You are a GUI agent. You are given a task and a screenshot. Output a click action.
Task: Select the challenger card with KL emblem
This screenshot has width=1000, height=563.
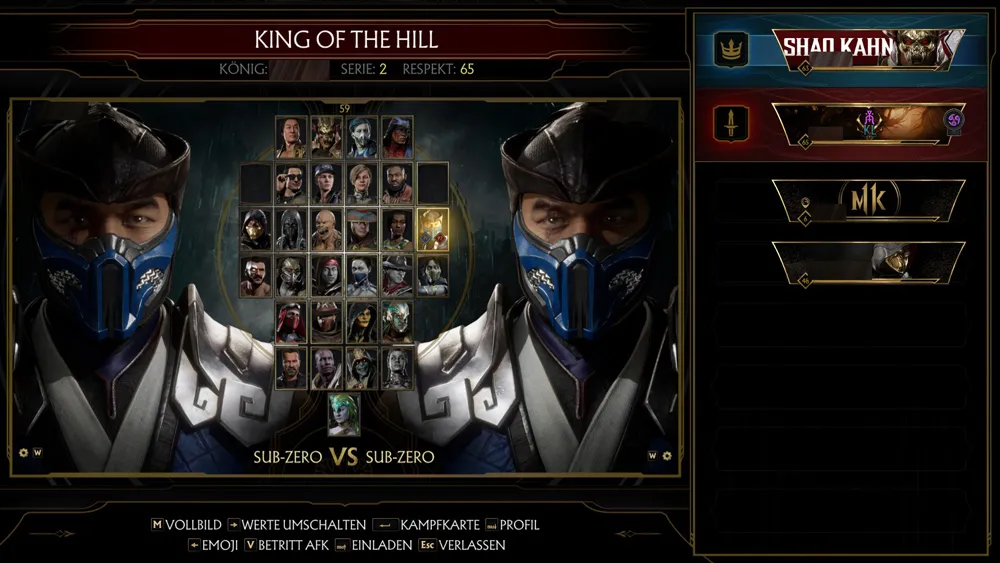pyautogui.click(x=868, y=123)
